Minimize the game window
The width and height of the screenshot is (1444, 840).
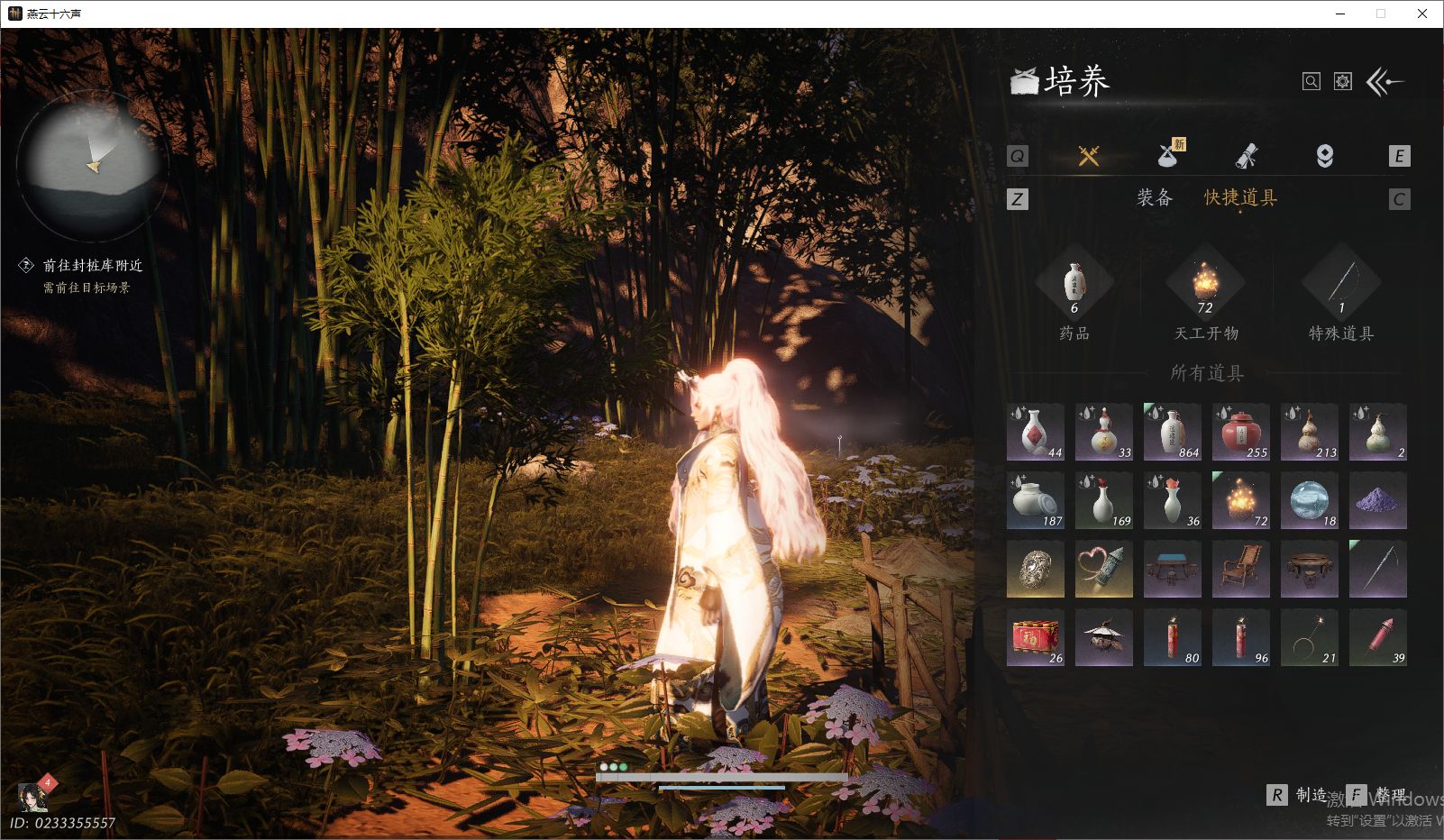click(1340, 14)
